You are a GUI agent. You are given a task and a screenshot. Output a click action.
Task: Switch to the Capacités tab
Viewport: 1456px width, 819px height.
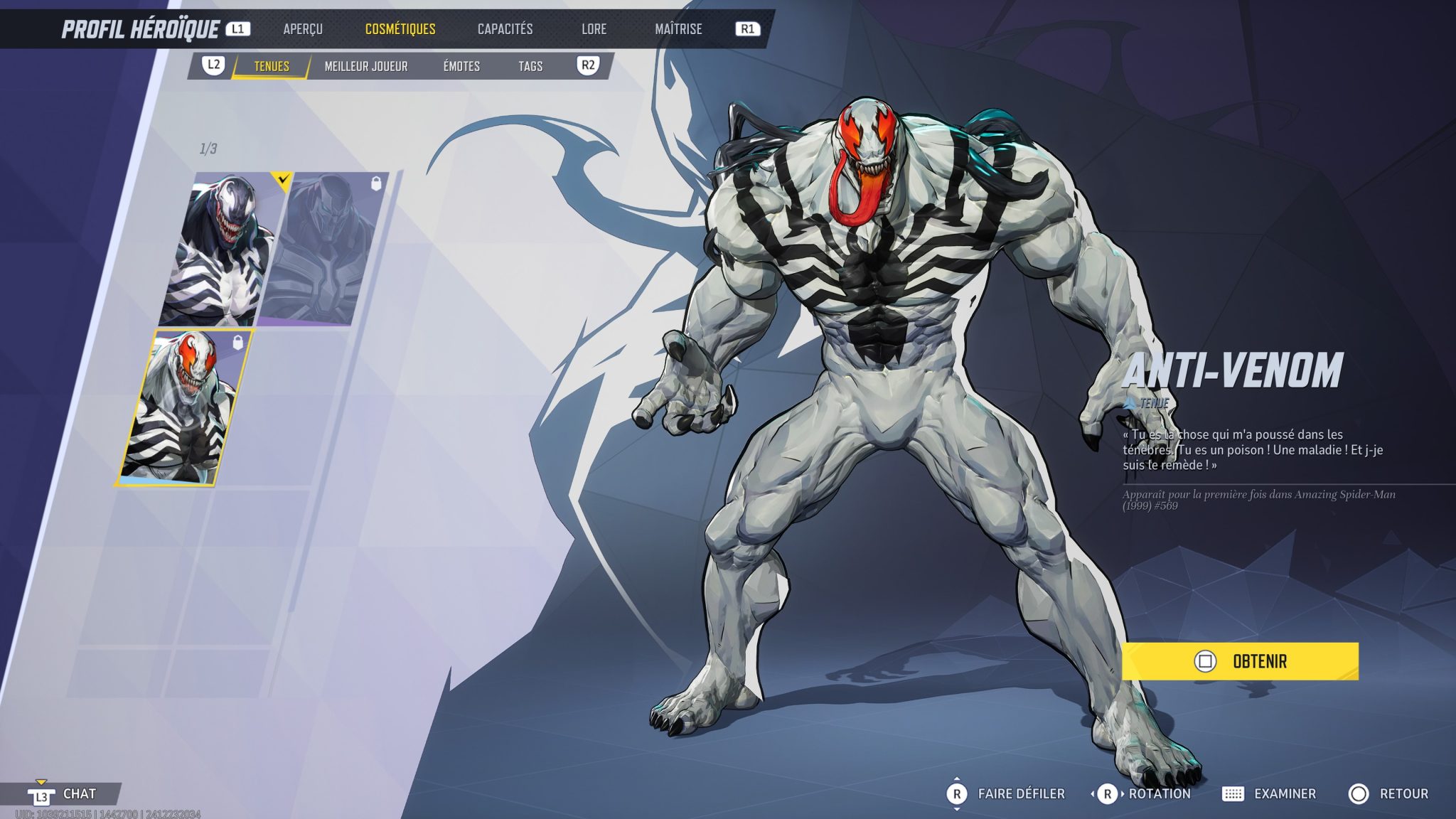505,29
